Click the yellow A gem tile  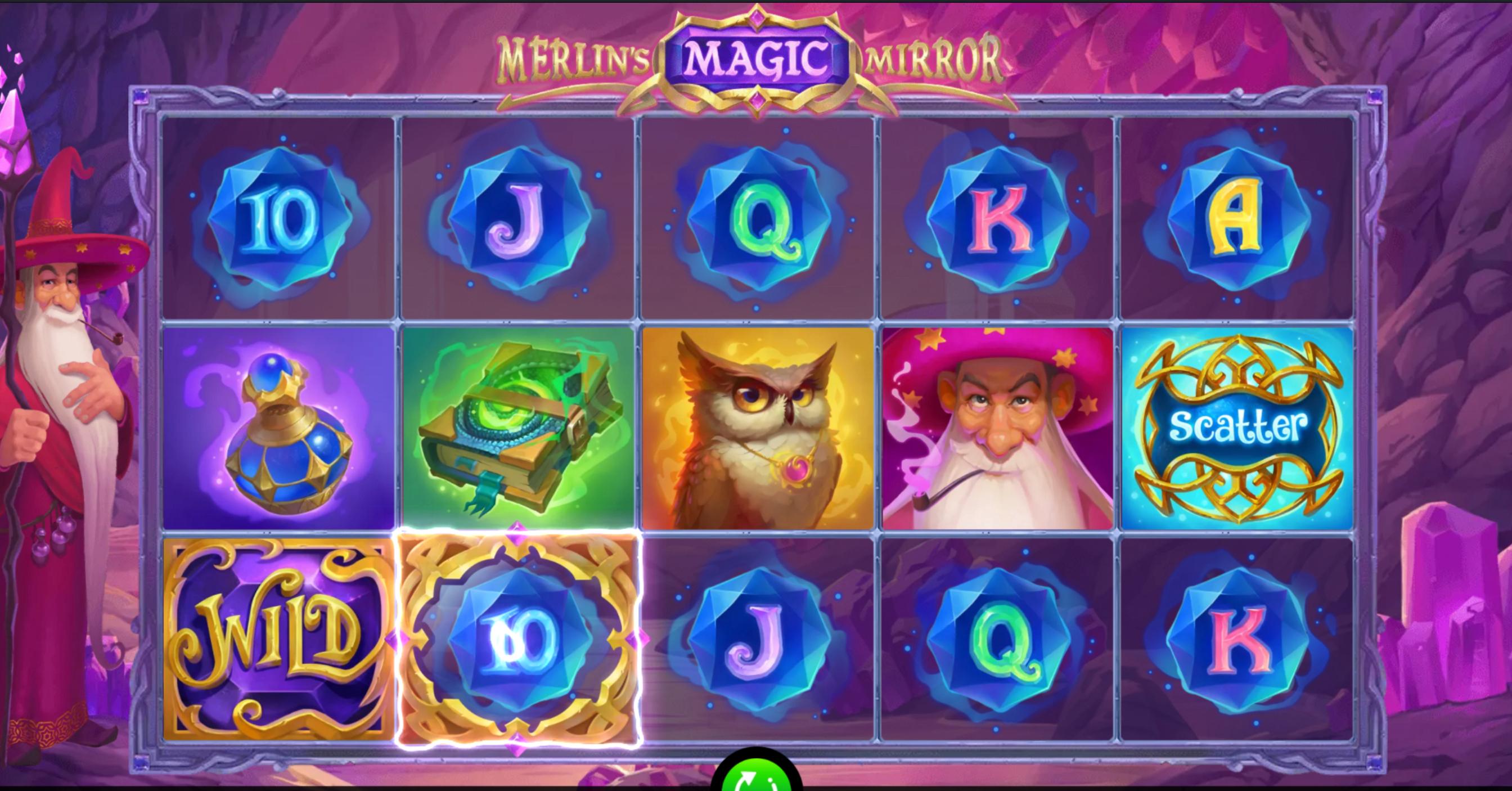1237,218
